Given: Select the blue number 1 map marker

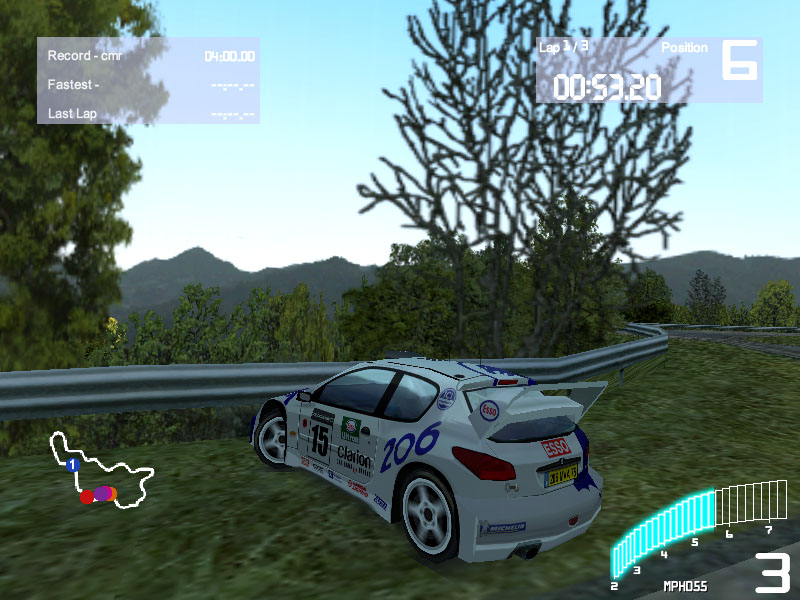Looking at the screenshot, I should pyautogui.click(x=72, y=466).
